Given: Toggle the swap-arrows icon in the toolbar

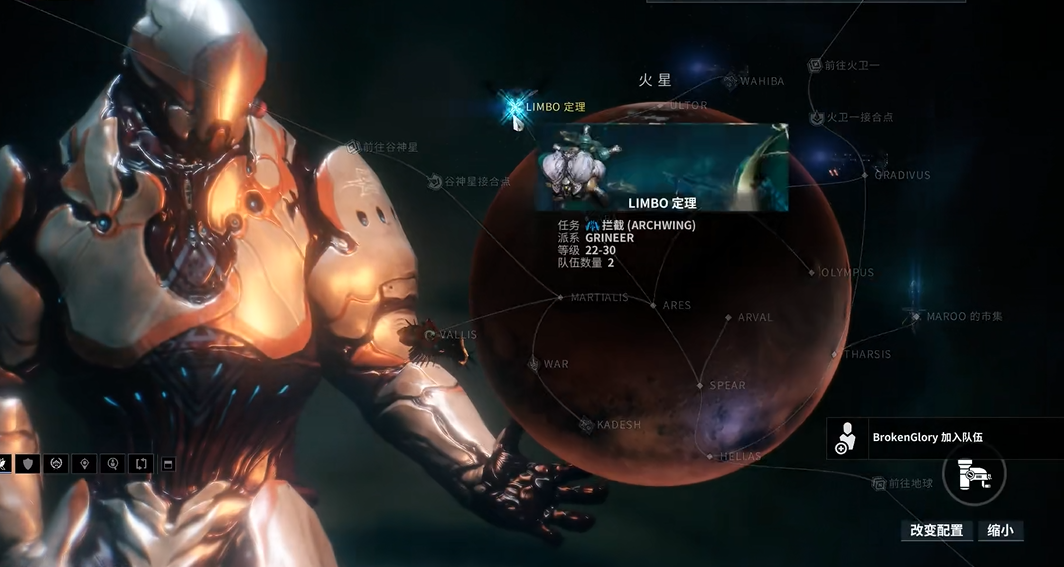Looking at the screenshot, I should (x=140, y=464).
